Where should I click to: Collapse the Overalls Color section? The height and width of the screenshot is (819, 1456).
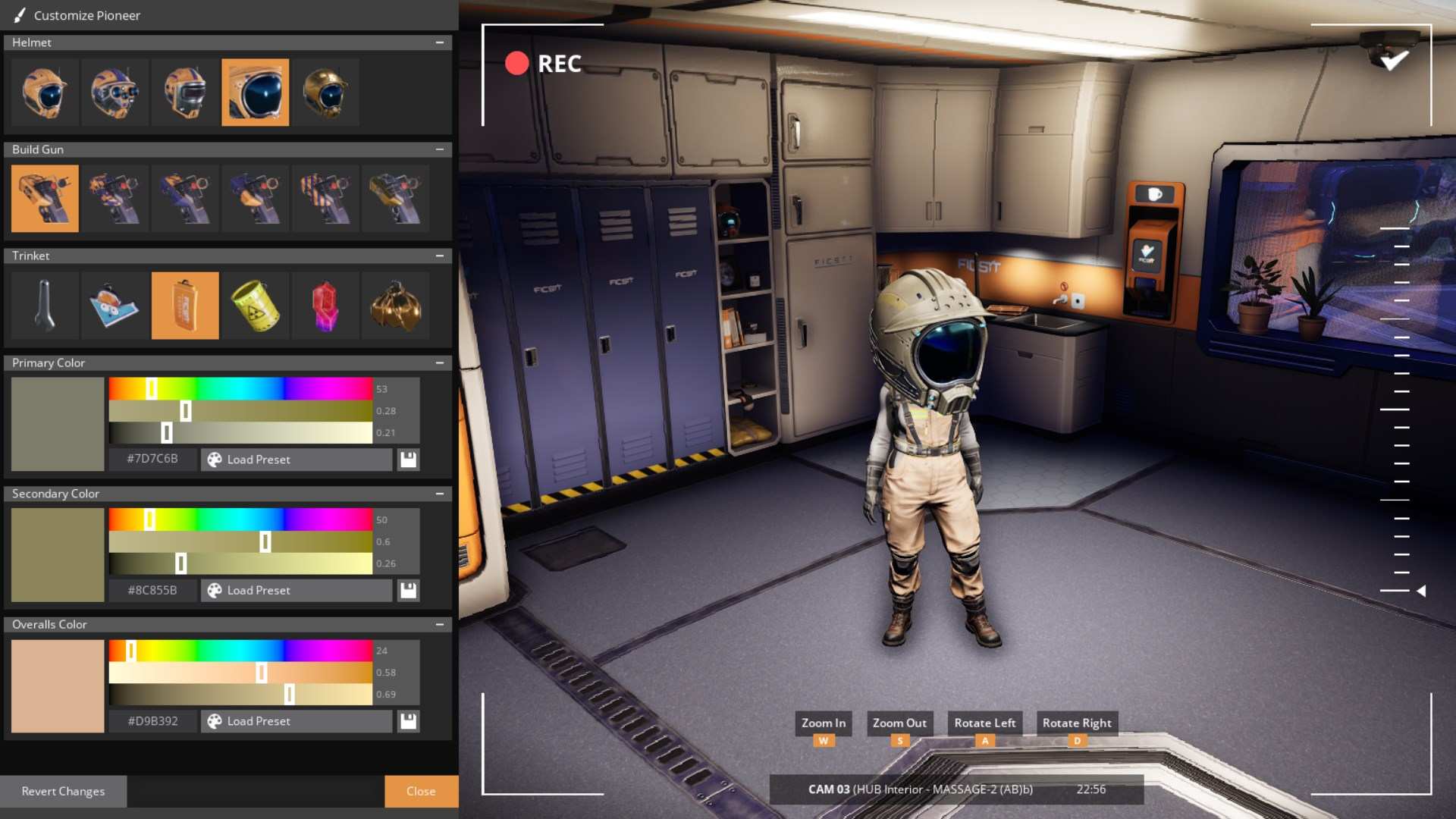[441, 624]
